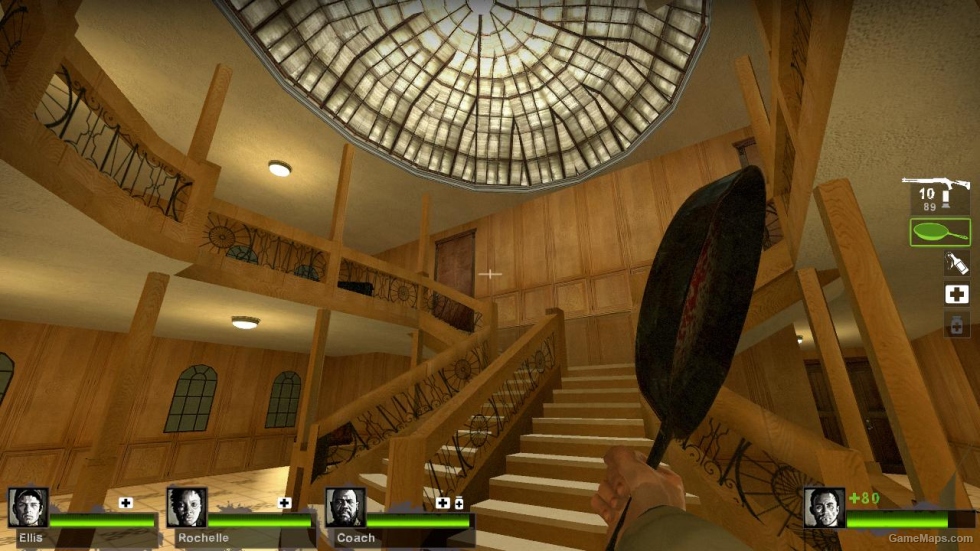Viewport: 980px width, 551px height.
Task: Switch to the molotov throwable slot
Action: 956,263
